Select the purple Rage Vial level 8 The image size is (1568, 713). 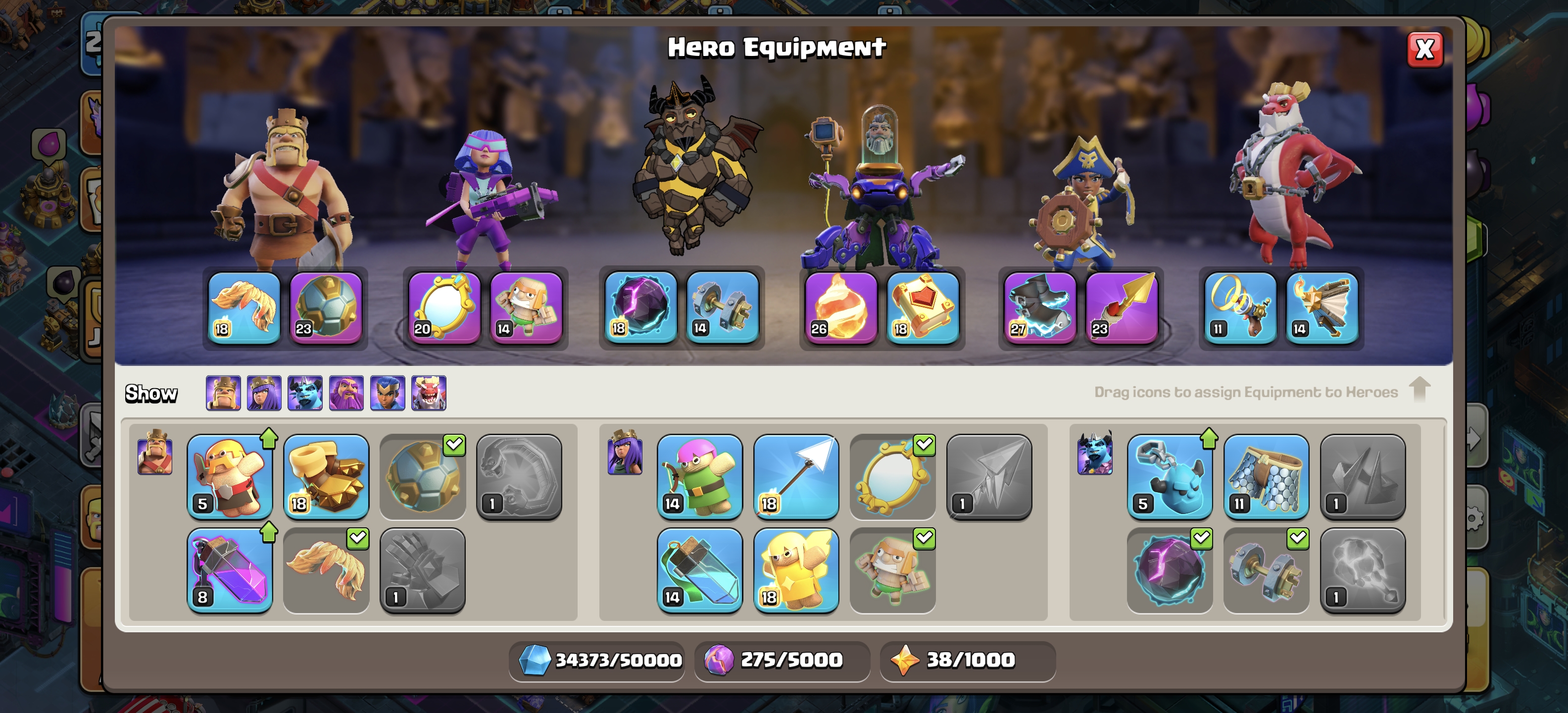tap(230, 570)
